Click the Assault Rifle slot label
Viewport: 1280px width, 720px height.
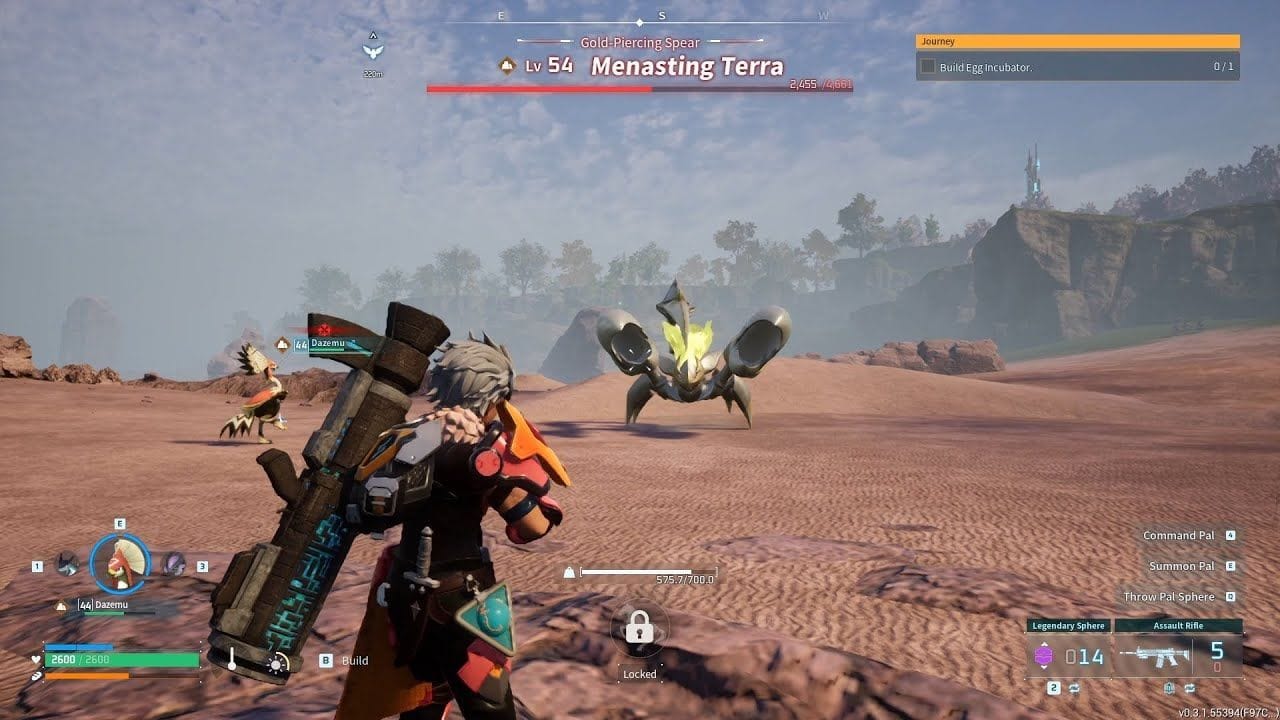[x=1179, y=625]
